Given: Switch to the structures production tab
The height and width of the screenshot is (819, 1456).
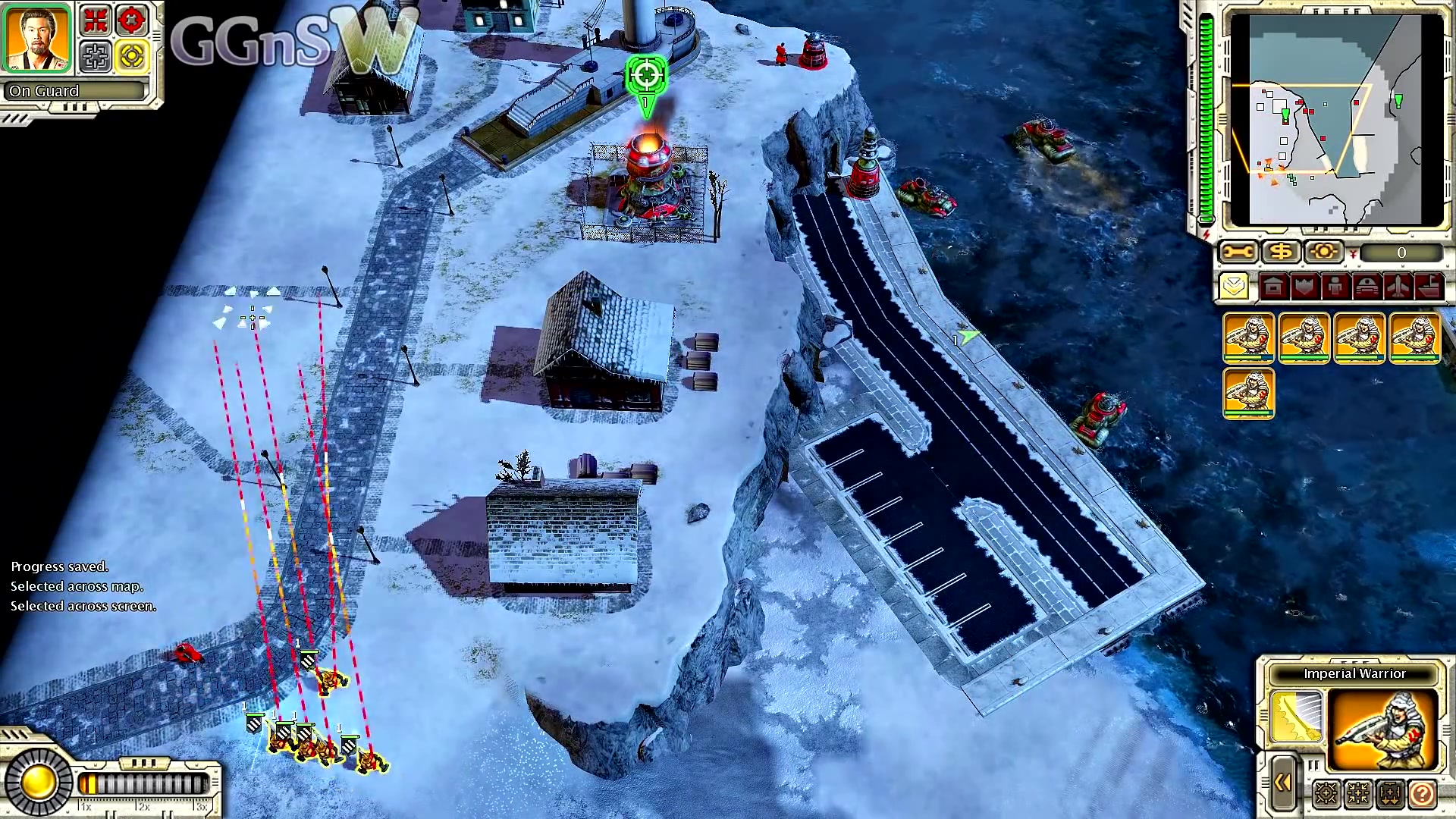Looking at the screenshot, I should click(x=1273, y=287).
